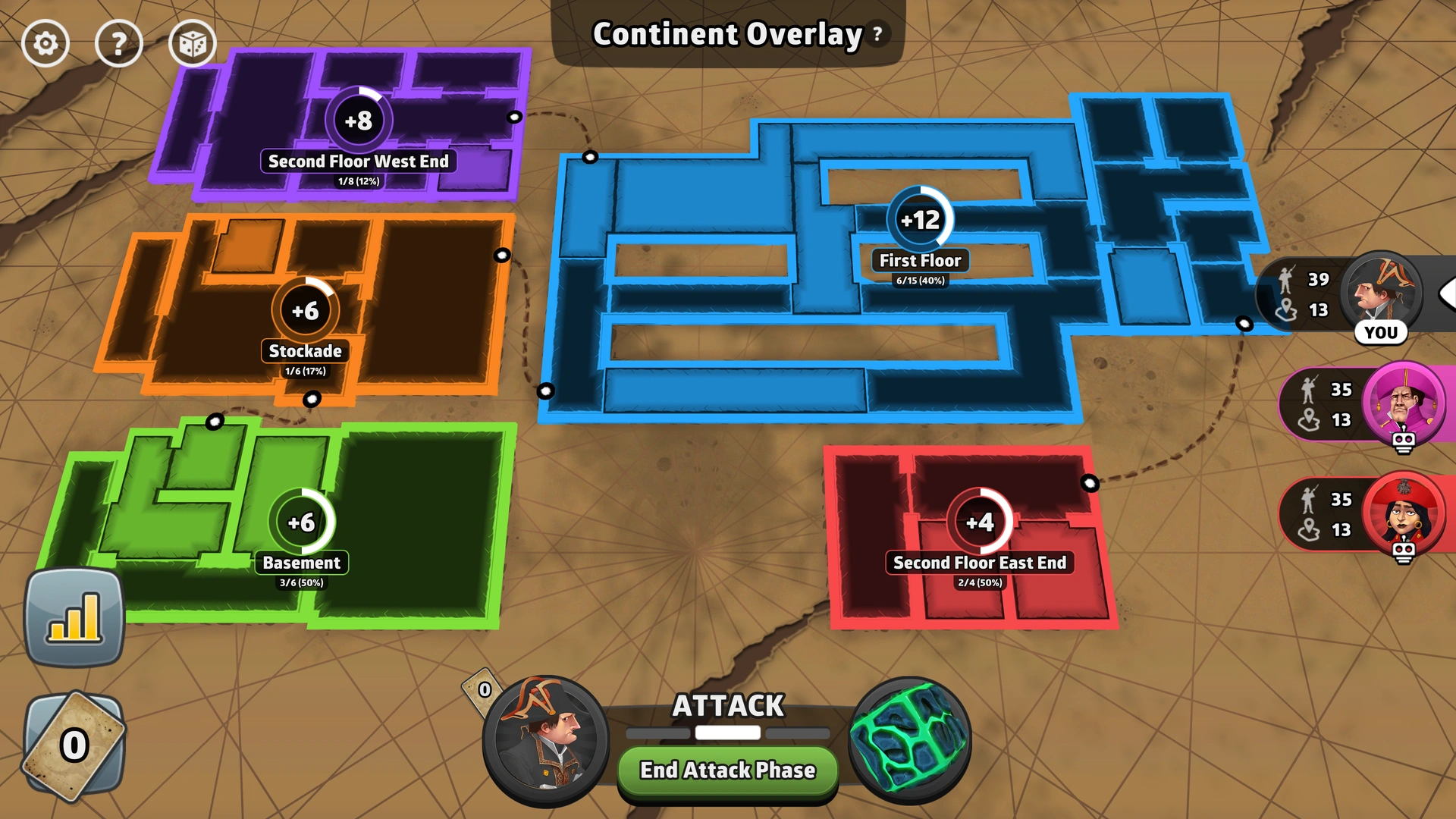Open the help question mark icon
The height and width of the screenshot is (819, 1456).
click(x=118, y=43)
